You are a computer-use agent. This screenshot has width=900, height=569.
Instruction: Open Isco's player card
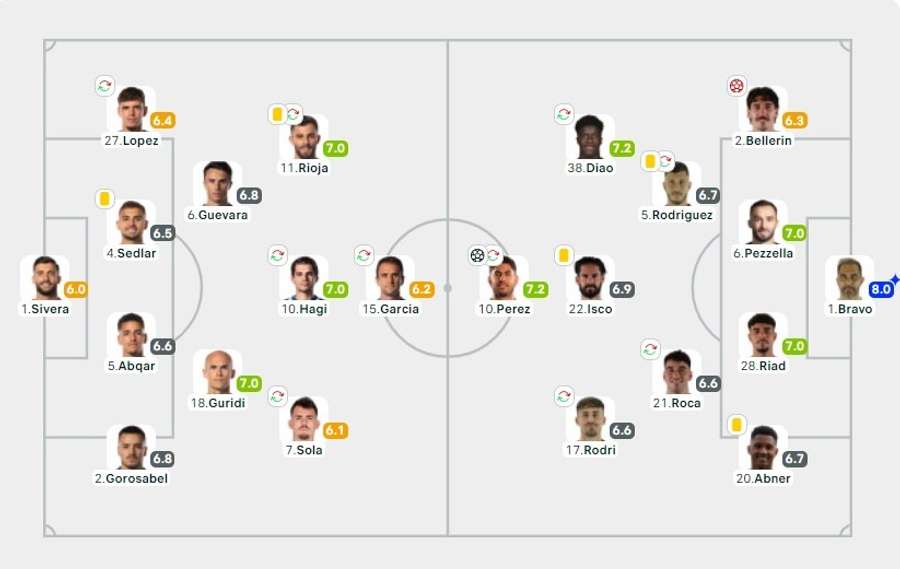[590, 279]
